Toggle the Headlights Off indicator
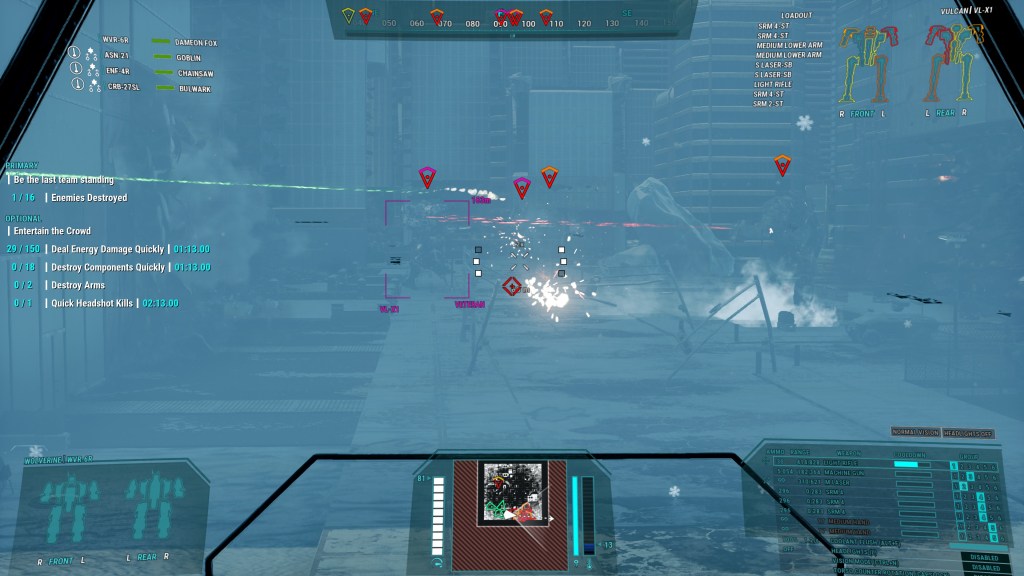Viewport: 1024px width, 576px height. 969,432
